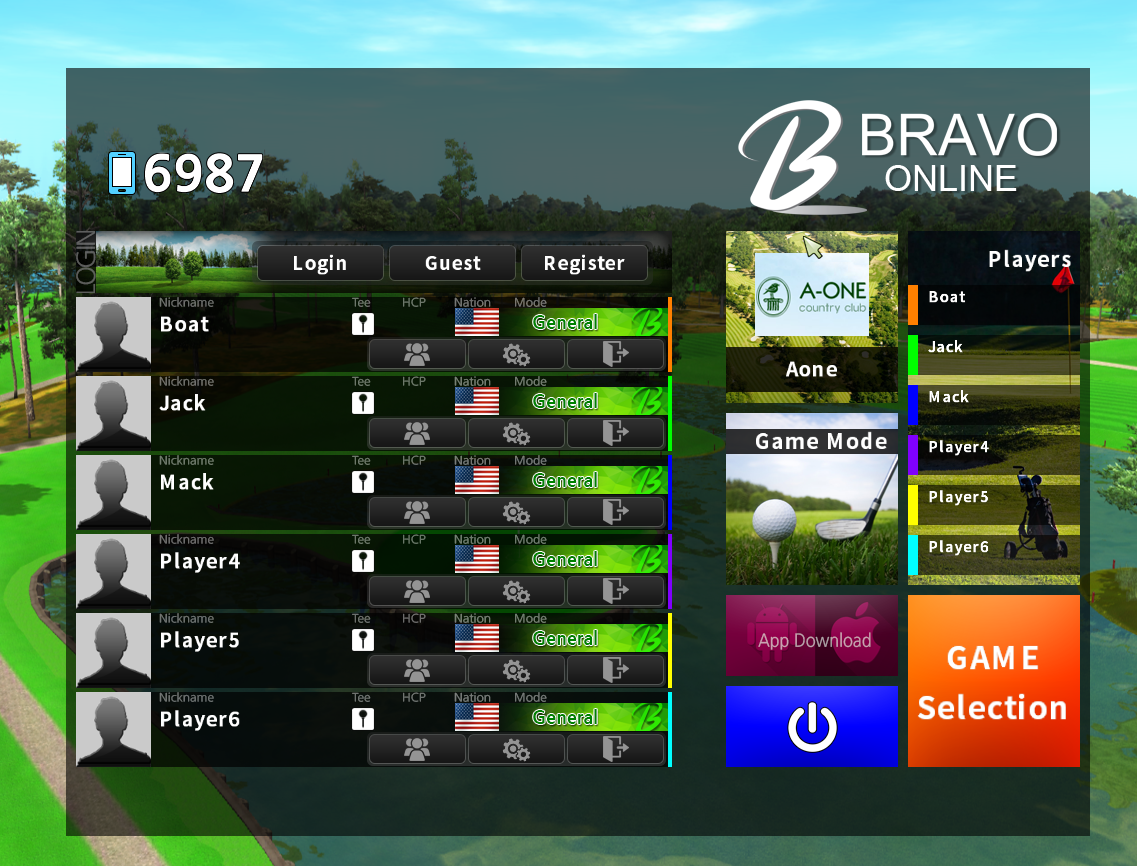The width and height of the screenshot is (1137, 866).
Task: Open the Game Mode tile
Action: (811, 499)
